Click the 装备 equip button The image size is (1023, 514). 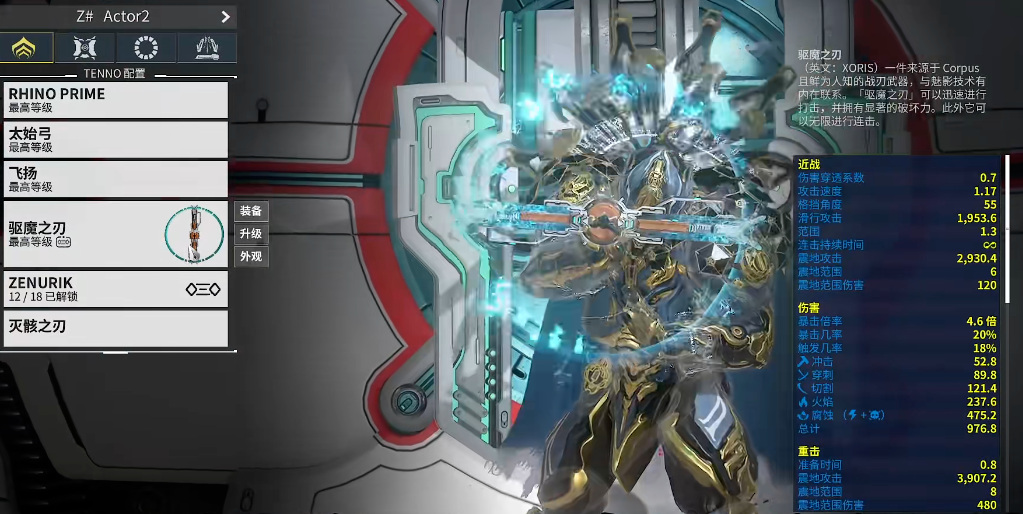[251, 211]
